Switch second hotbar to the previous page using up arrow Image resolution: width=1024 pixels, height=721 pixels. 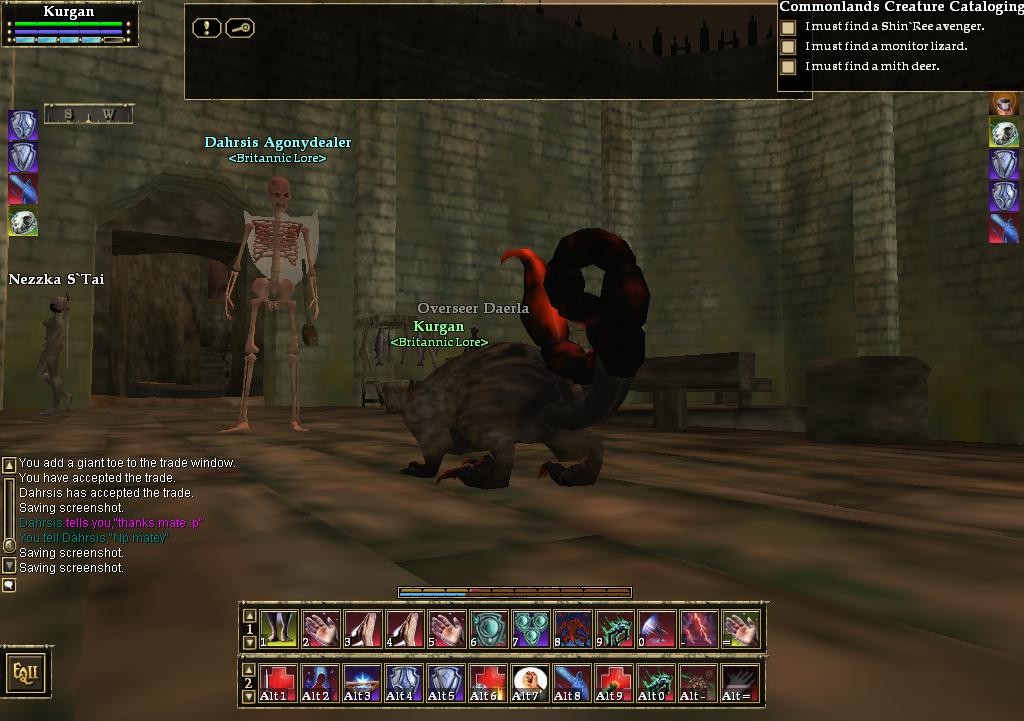point(250,670)
